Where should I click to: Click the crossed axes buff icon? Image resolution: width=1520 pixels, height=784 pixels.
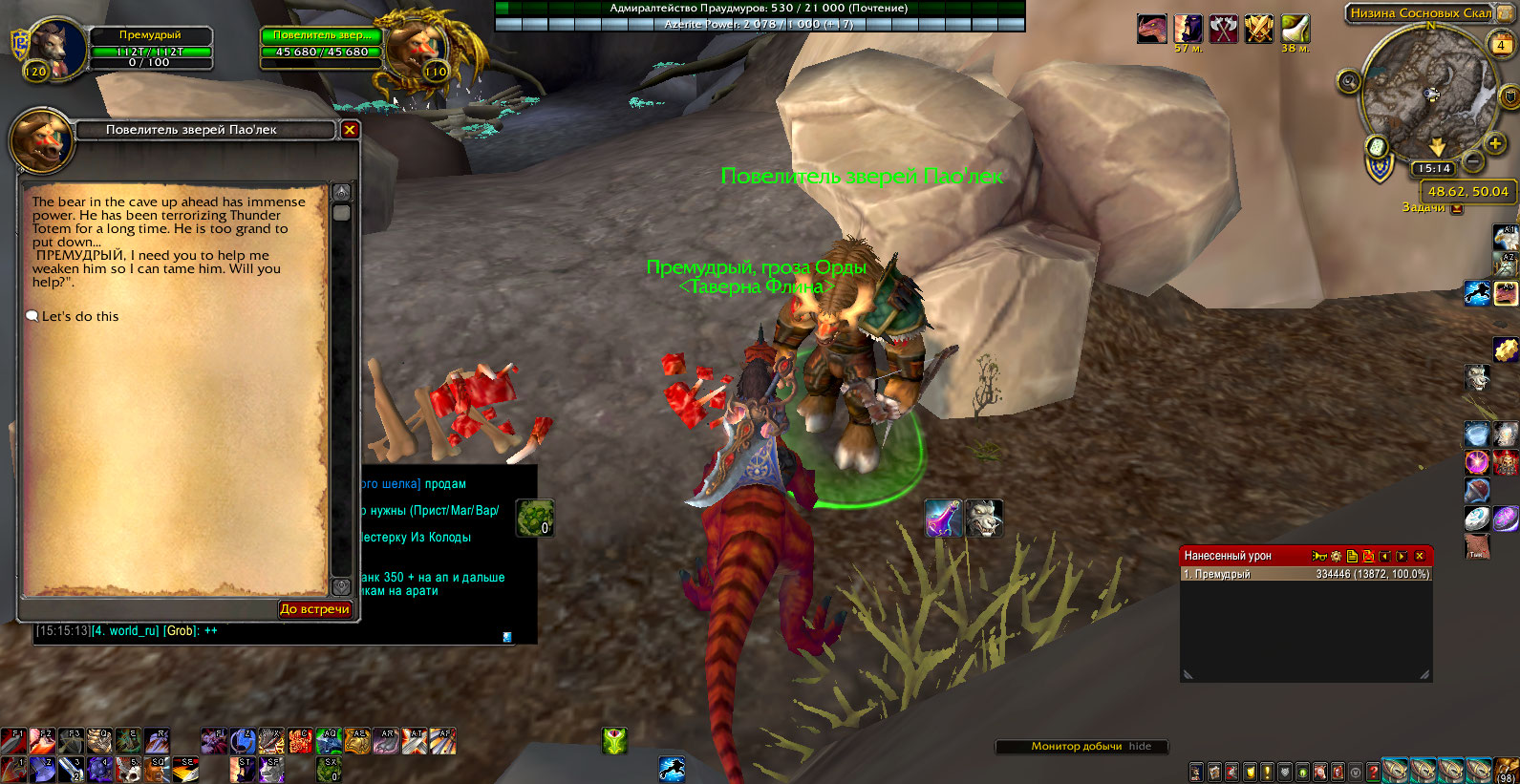click(1224, 29)
